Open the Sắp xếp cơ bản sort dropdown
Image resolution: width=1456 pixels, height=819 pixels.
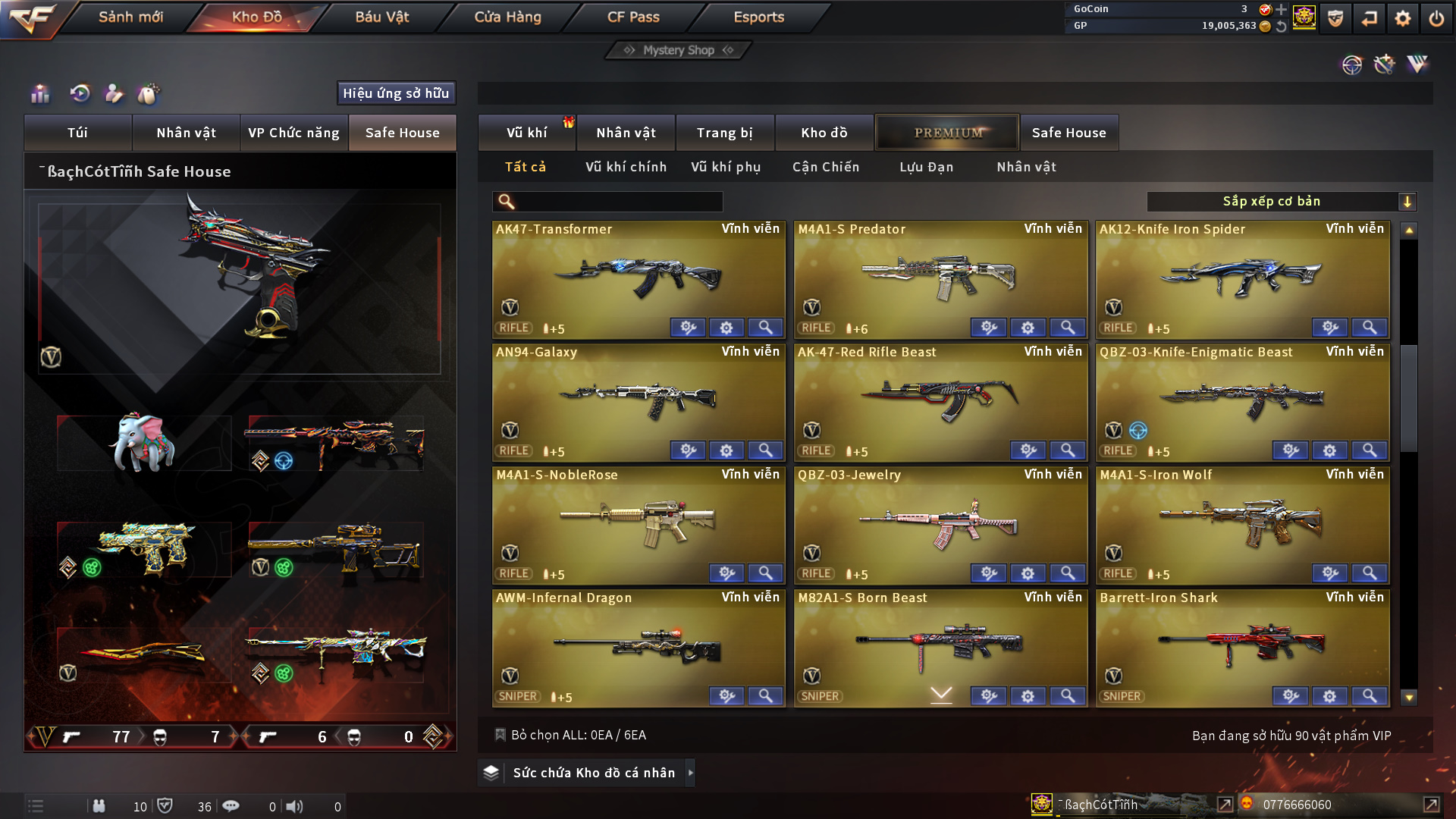pyautogui.click(x=1281, y=202)
